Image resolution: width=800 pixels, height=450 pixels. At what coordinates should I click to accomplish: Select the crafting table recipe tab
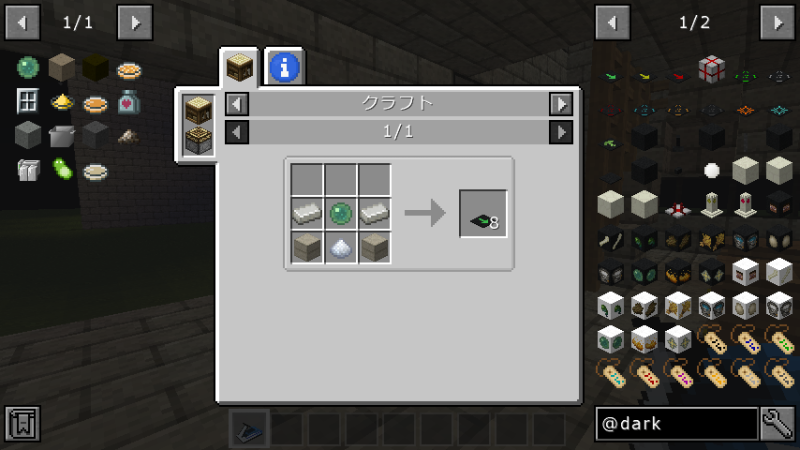240,68
